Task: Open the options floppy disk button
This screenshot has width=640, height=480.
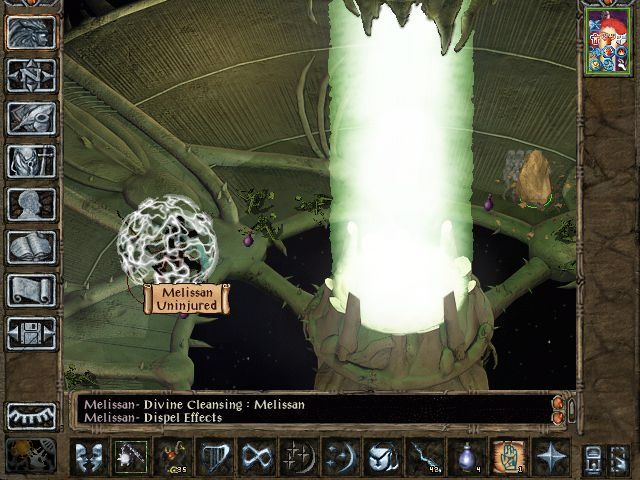Action: [31, 333]
